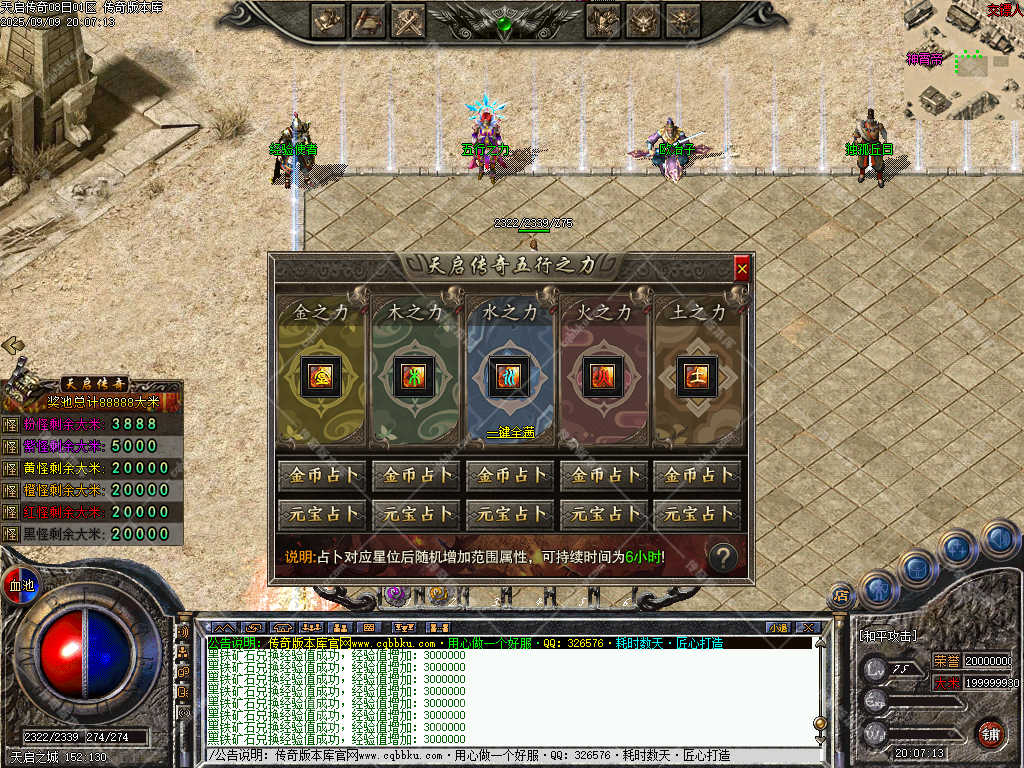
Task: Toggle the 和平攻击 attack mode label
Action: (888, 636)
